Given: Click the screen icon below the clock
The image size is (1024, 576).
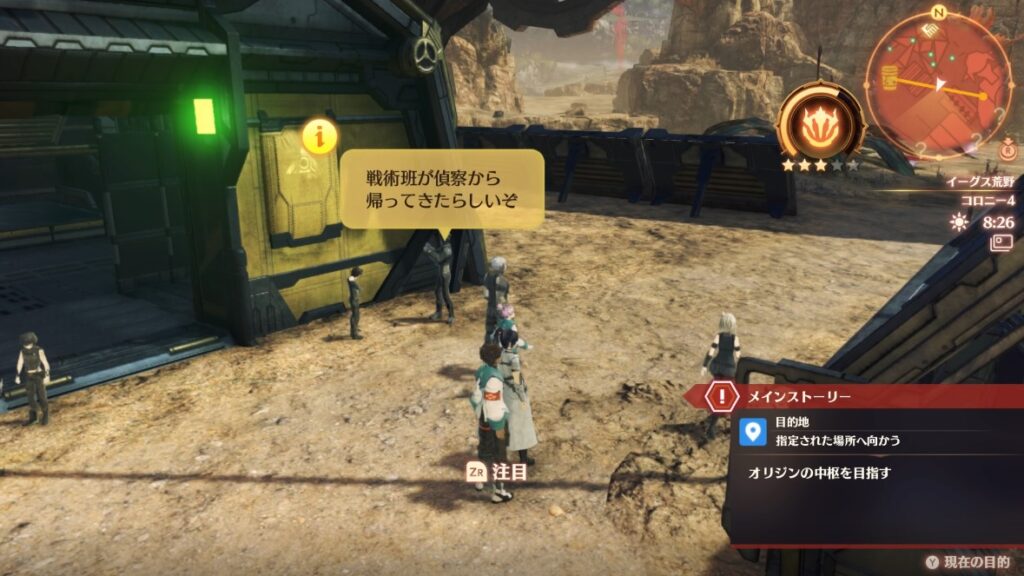Looking at the screenshot, I should click(1001, 242).
